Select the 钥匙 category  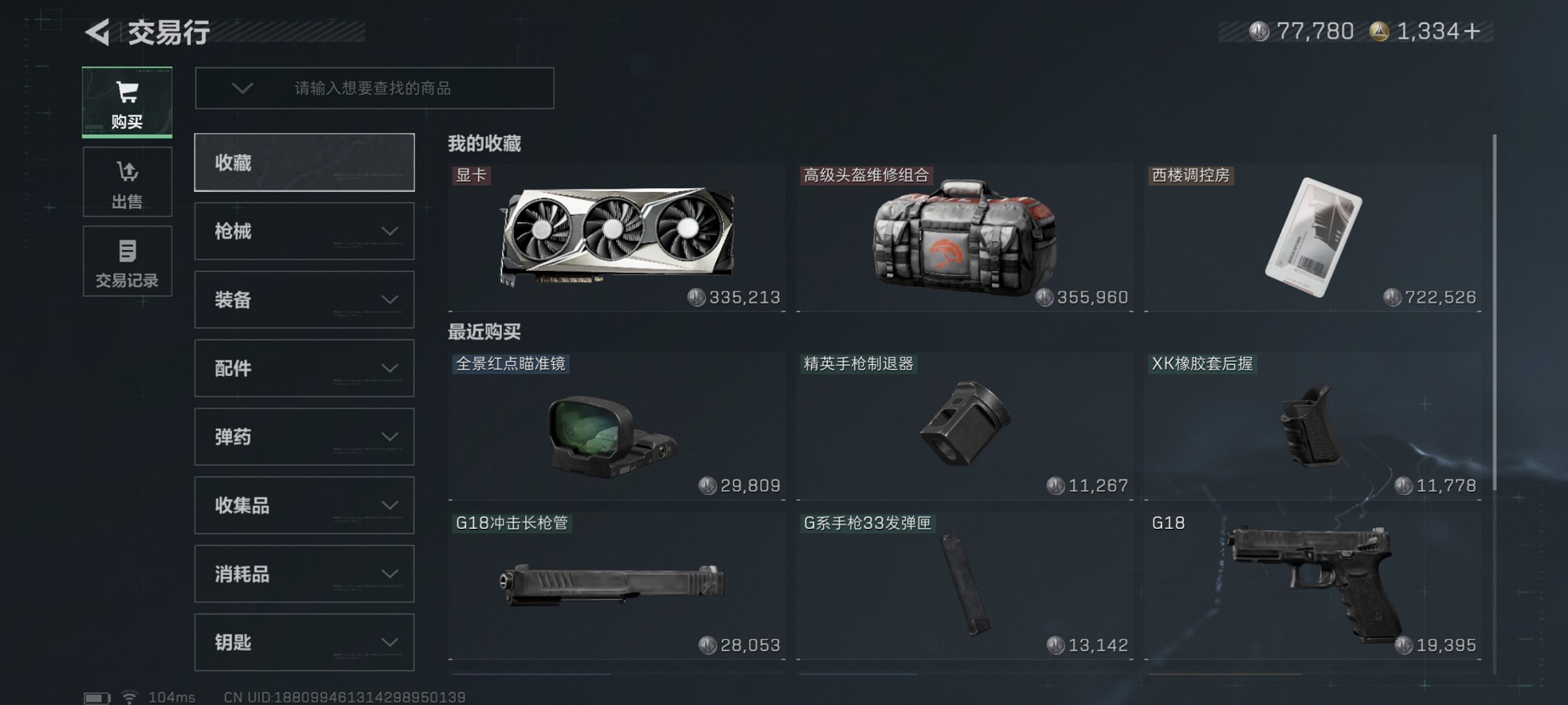(x=304, y=642)
